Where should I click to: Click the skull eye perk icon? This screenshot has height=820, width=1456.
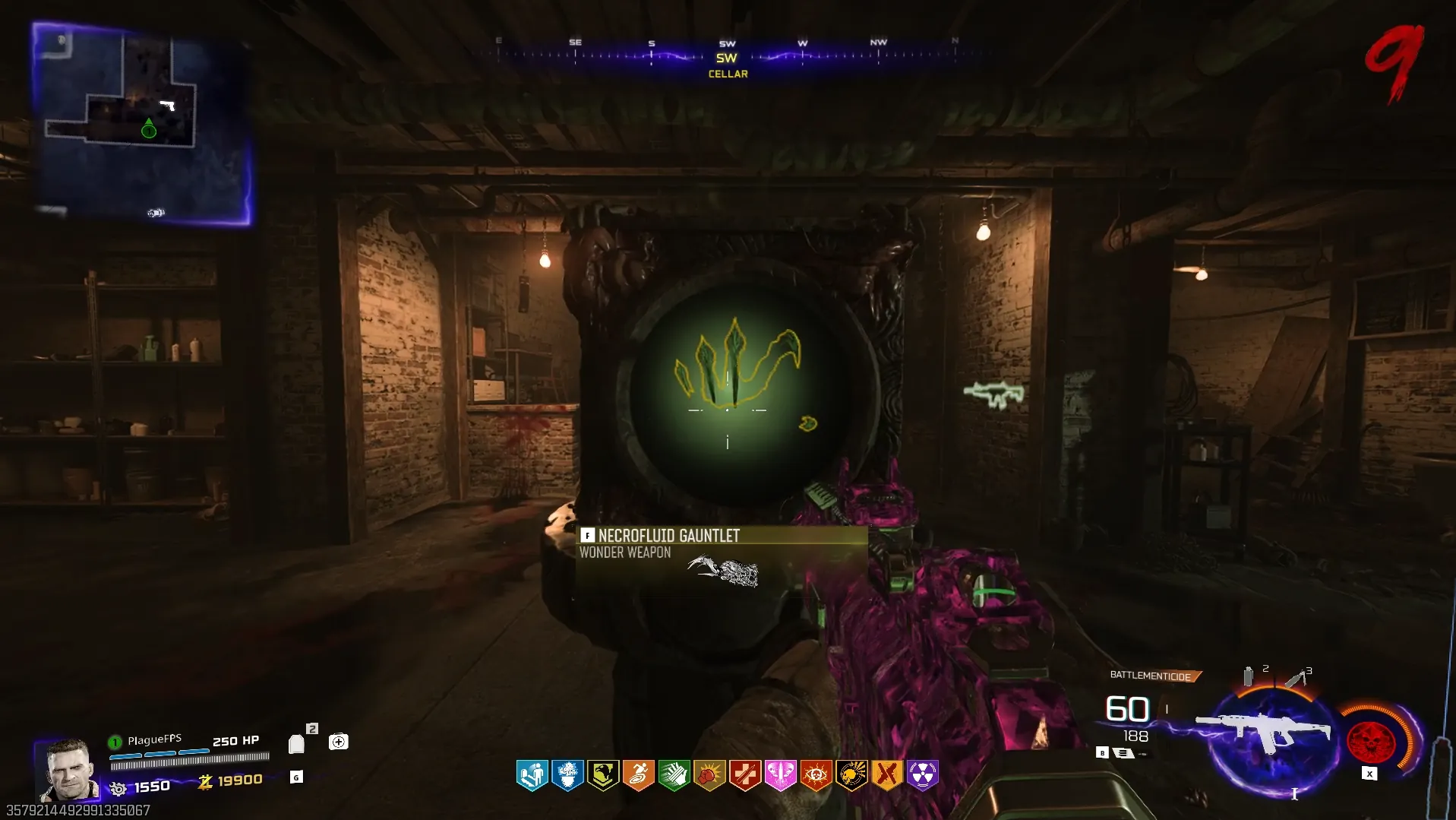coord(816,775)
